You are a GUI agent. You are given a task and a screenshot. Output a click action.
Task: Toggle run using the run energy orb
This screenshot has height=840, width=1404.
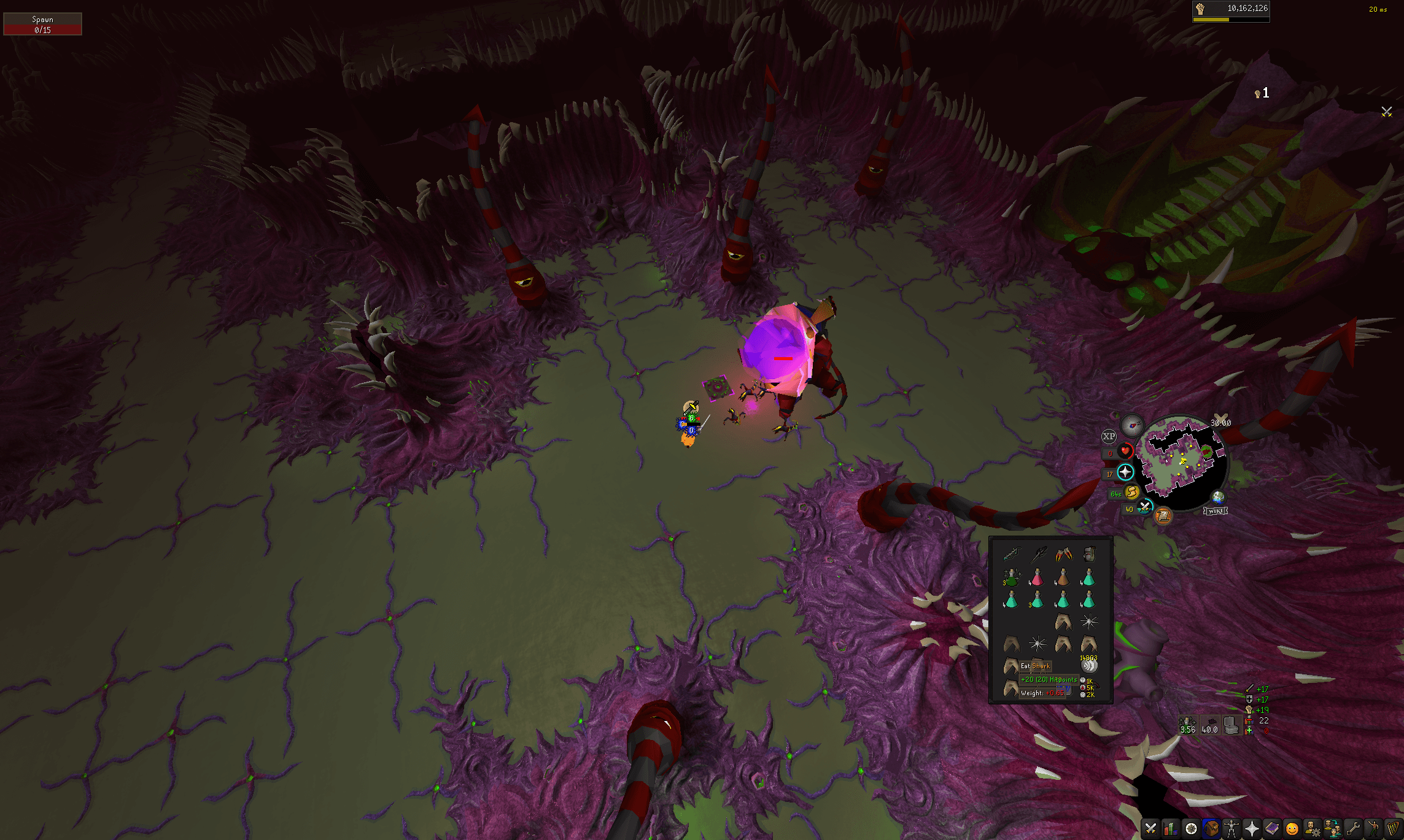1131,493
